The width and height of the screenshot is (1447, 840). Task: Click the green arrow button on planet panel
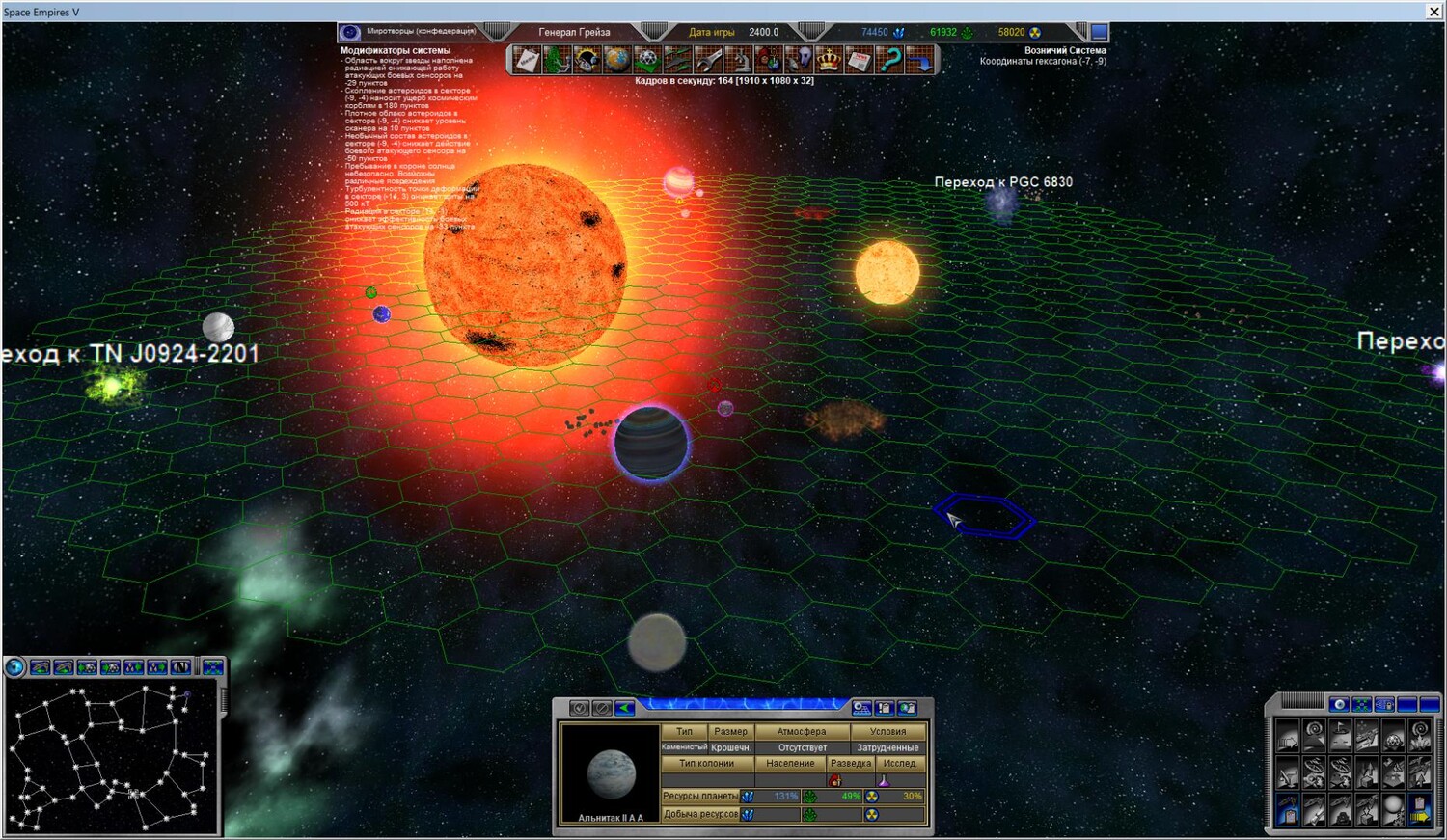(625, 709)
